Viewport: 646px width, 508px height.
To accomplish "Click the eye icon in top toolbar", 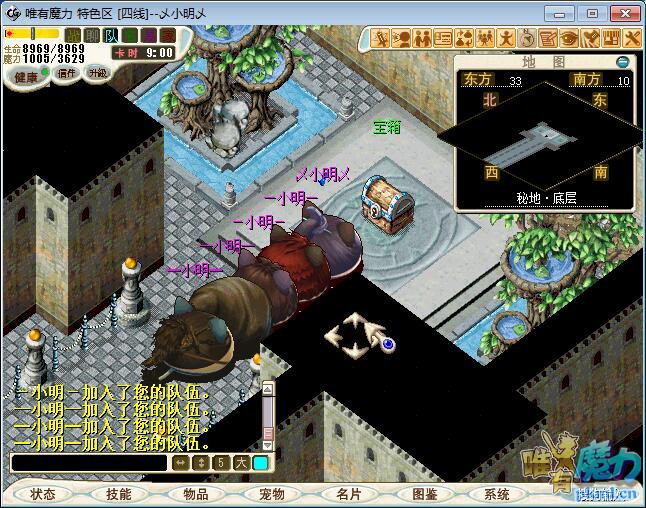I will (570, 38).
